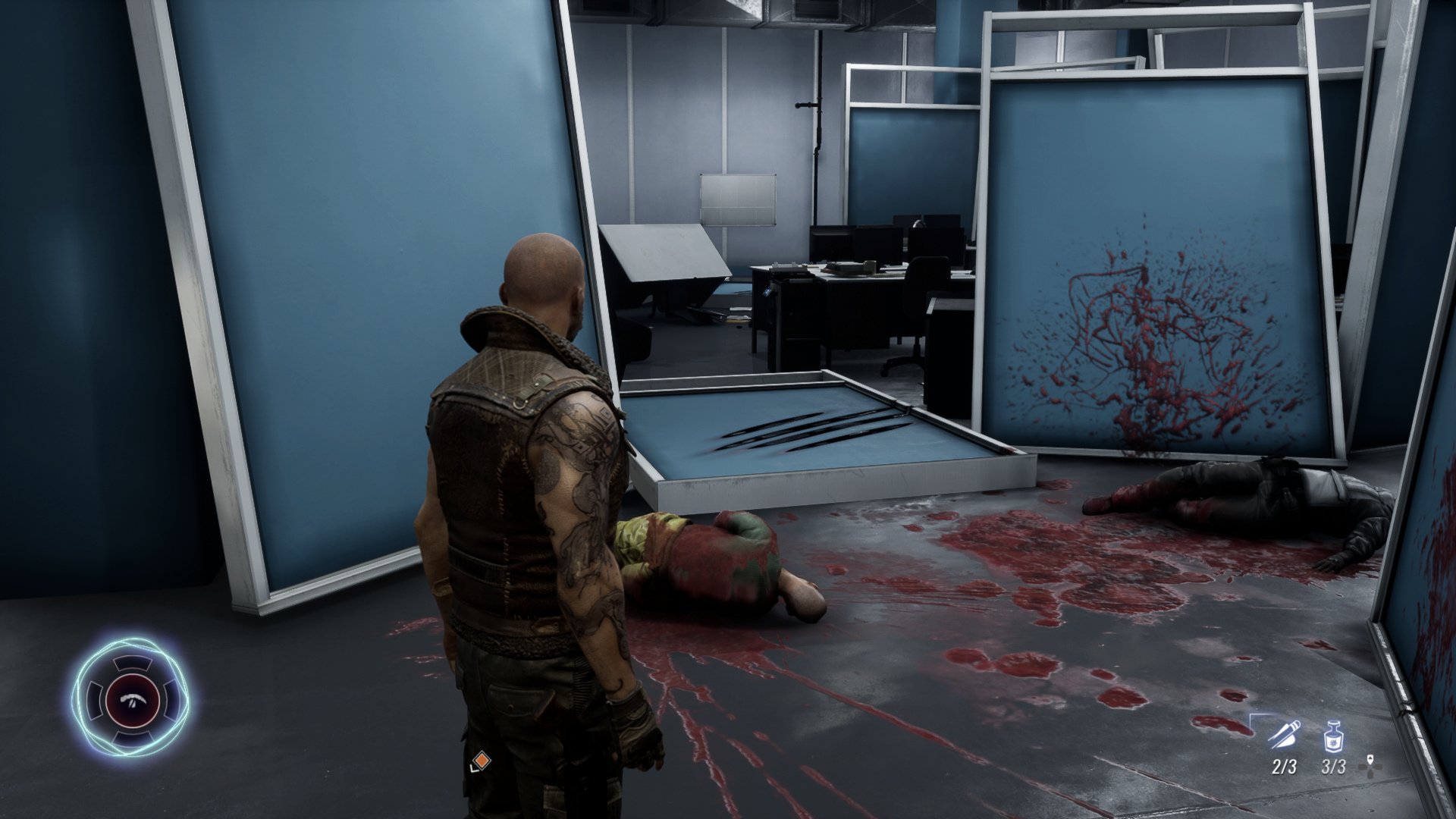This screenshot has height=819, width=1456.
Task: Click the health bottle icon
Action: coord(1333,736)
